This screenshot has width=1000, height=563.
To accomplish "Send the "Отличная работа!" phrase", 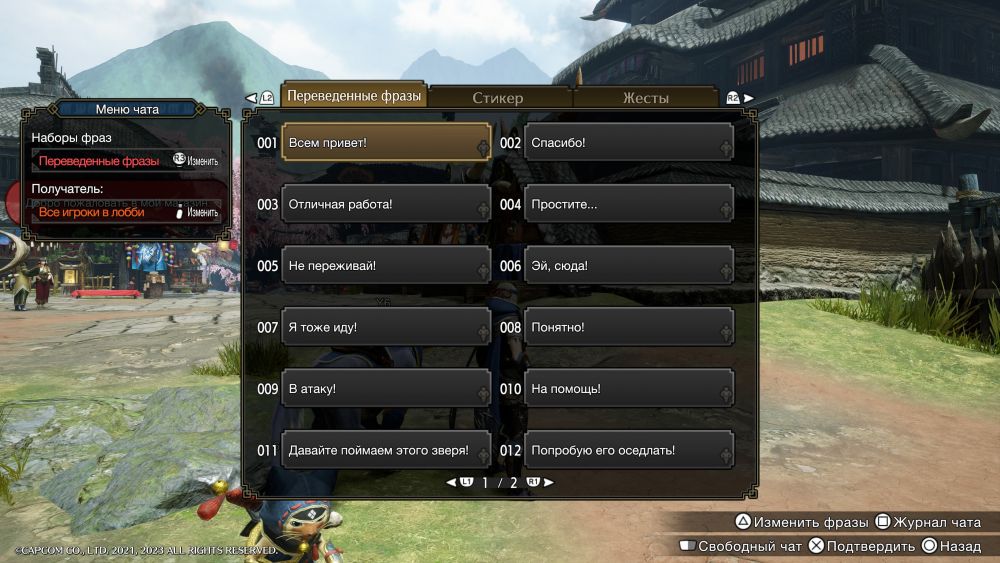I will 386,204.
